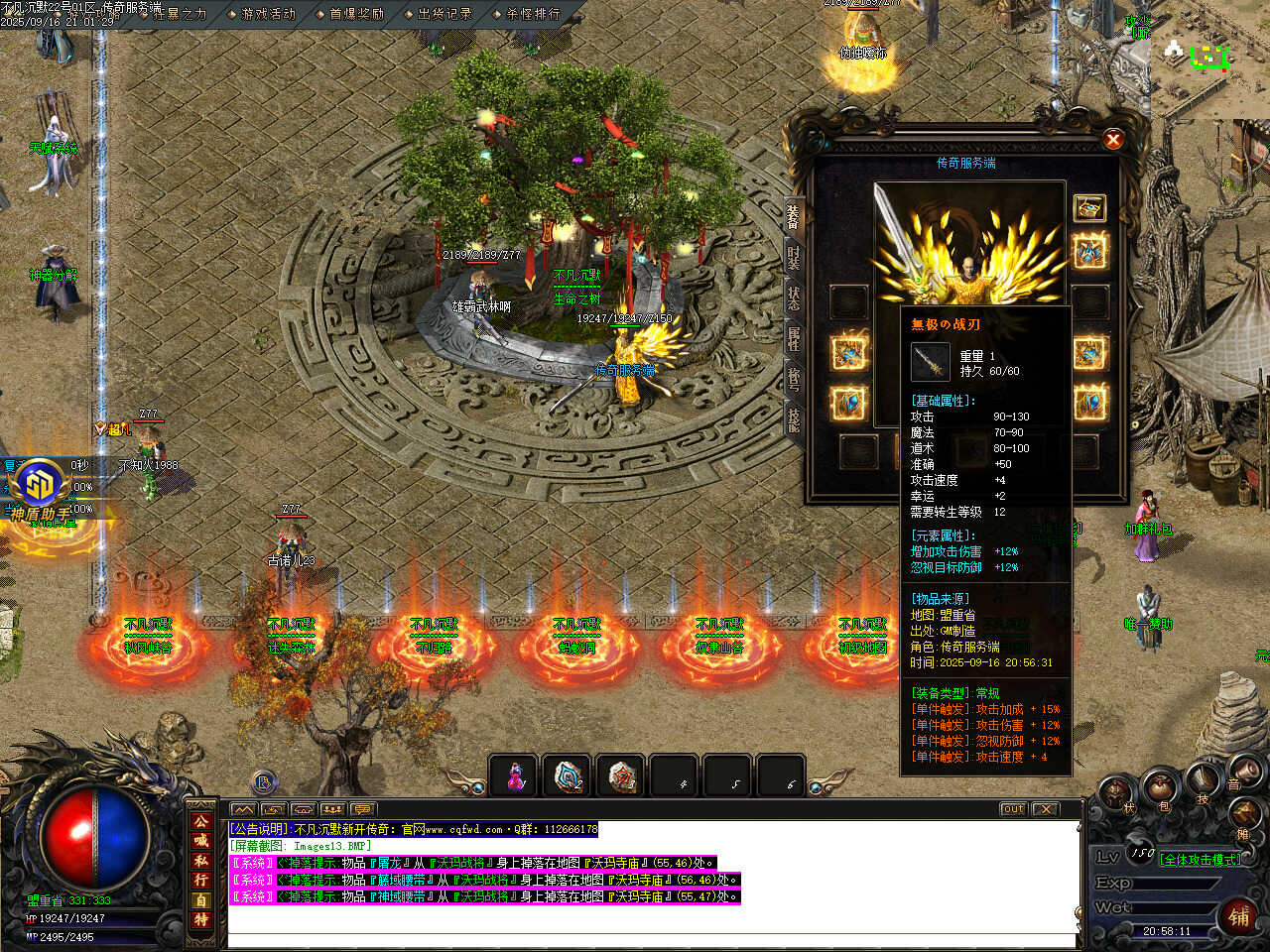Open the 神盾助手 assistant icon
This screenshot has width=1270, height=952.
tap(41, 484)
